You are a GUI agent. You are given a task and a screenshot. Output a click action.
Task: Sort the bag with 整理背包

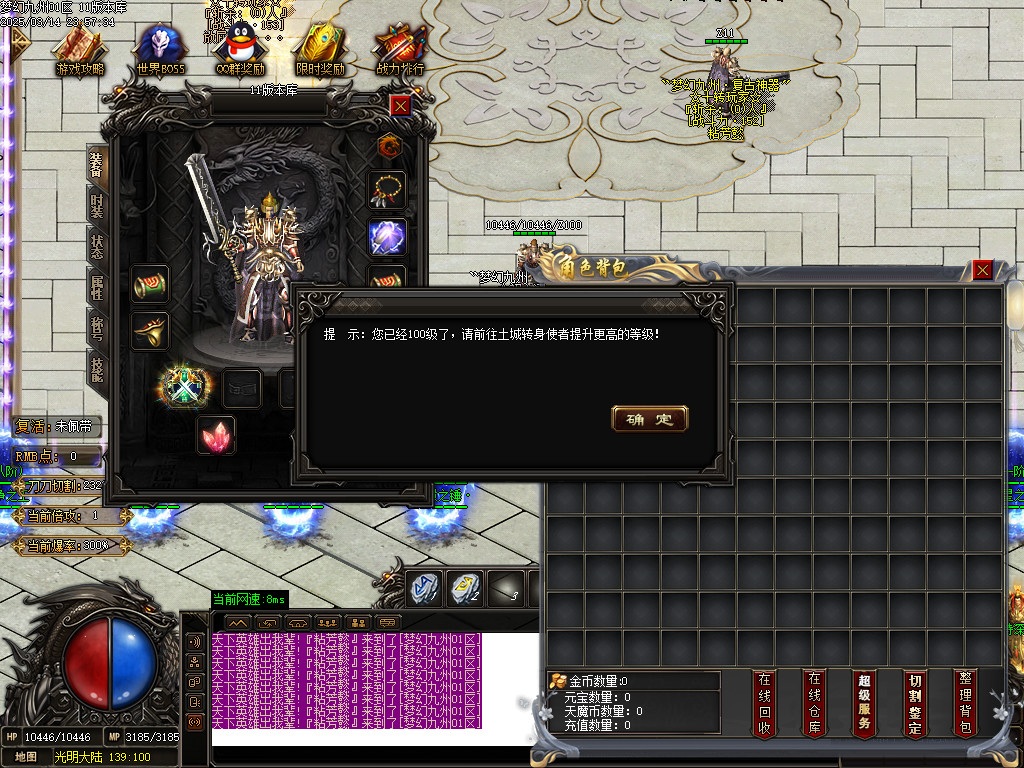tap(964, 704)
